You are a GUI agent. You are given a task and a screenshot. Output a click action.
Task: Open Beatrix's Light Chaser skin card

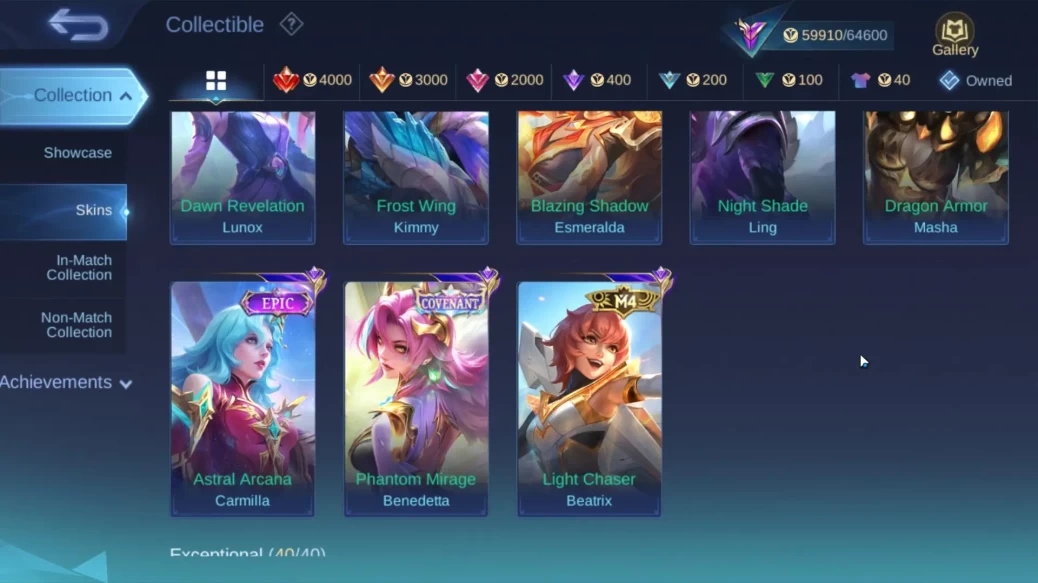[589, 397]
